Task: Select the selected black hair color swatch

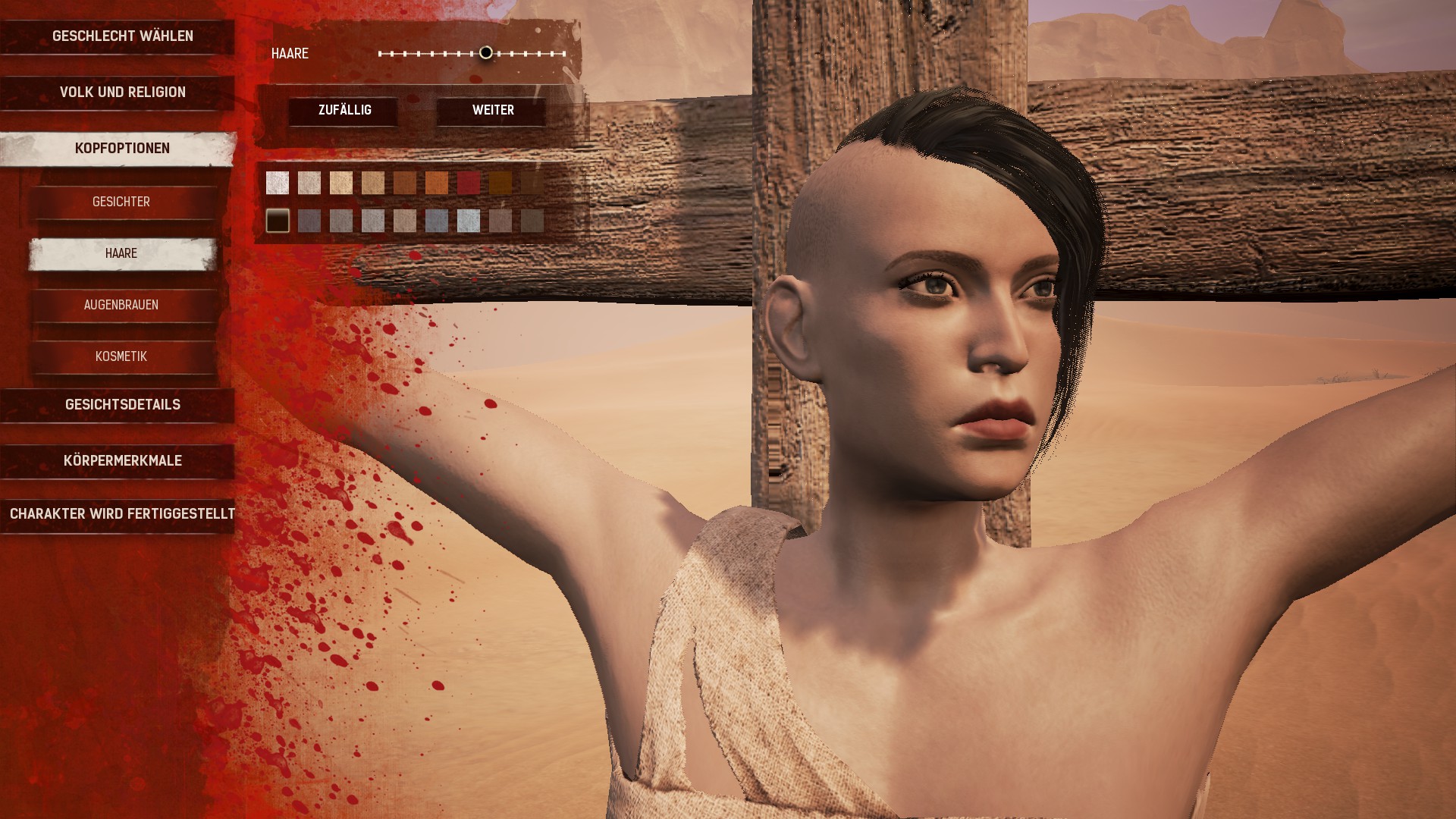Action: [x=278, y=221]
